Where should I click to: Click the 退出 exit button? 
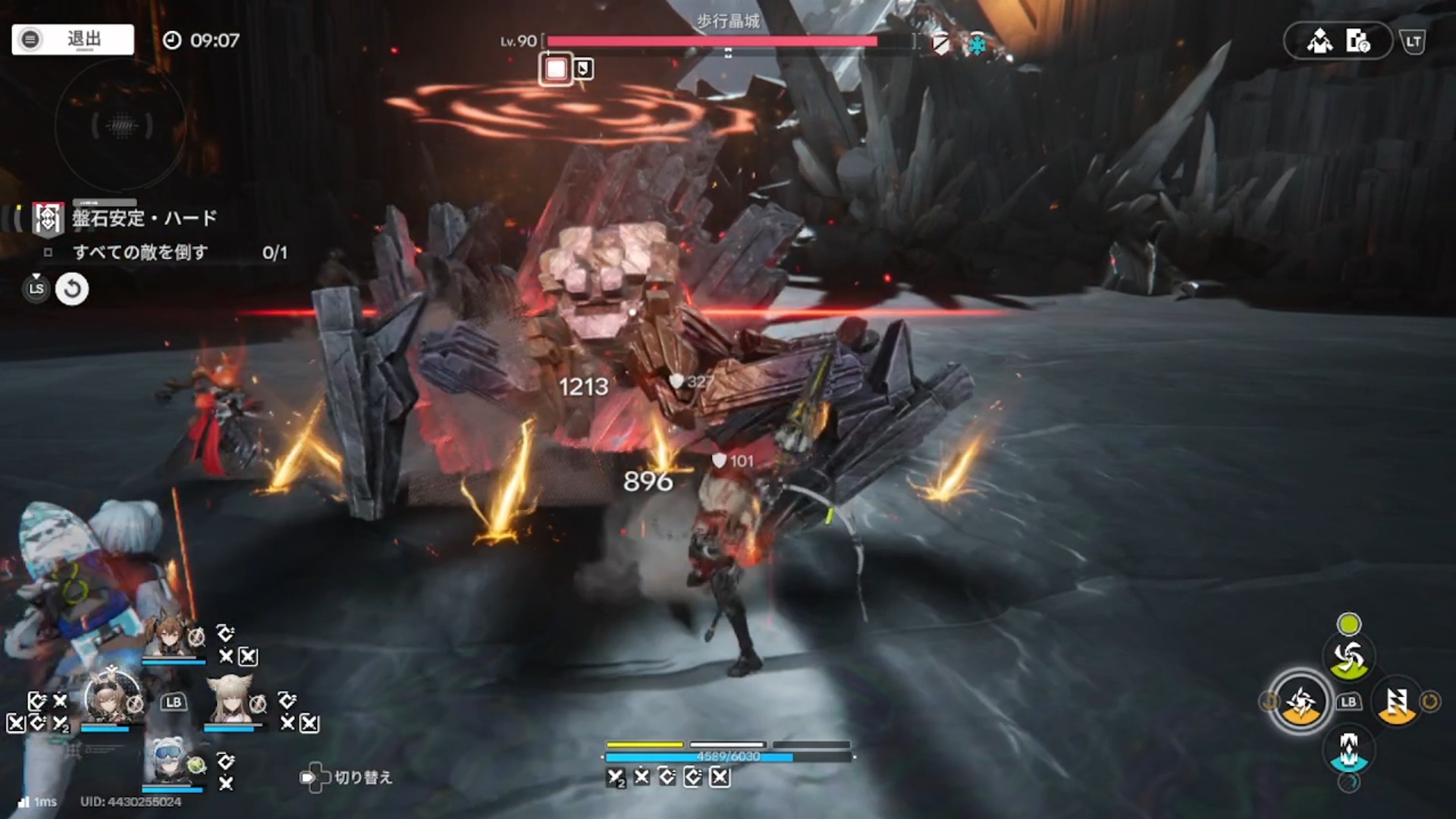coord(73,39)
